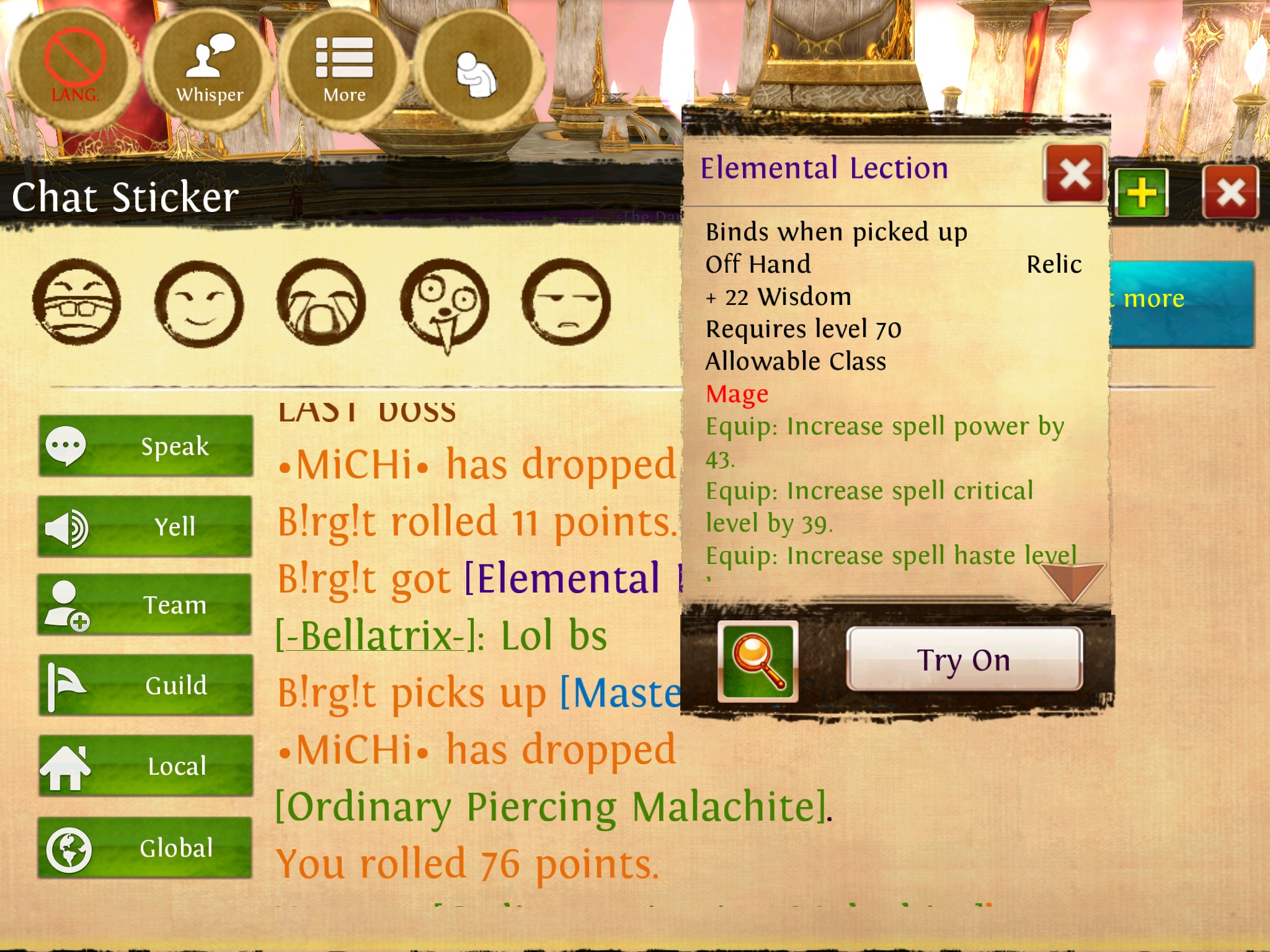Image resolution: width=1270 pixels, height=952 pixels.
Task: Try On the Elemental Lection item
Action: pyautogui.click(x=964, y=659)
